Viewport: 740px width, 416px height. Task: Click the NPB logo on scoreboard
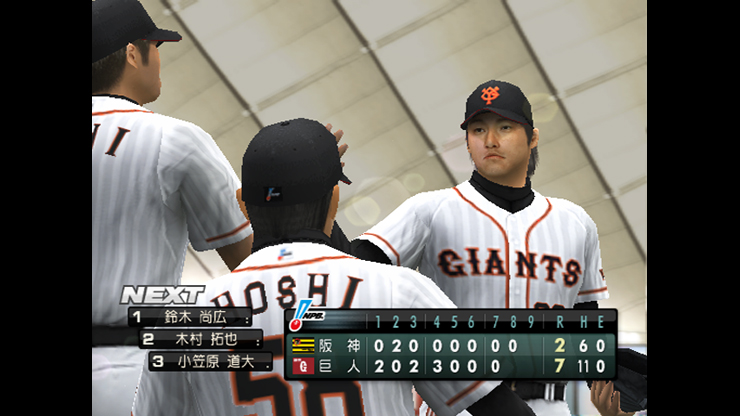(x=300, y=316)
